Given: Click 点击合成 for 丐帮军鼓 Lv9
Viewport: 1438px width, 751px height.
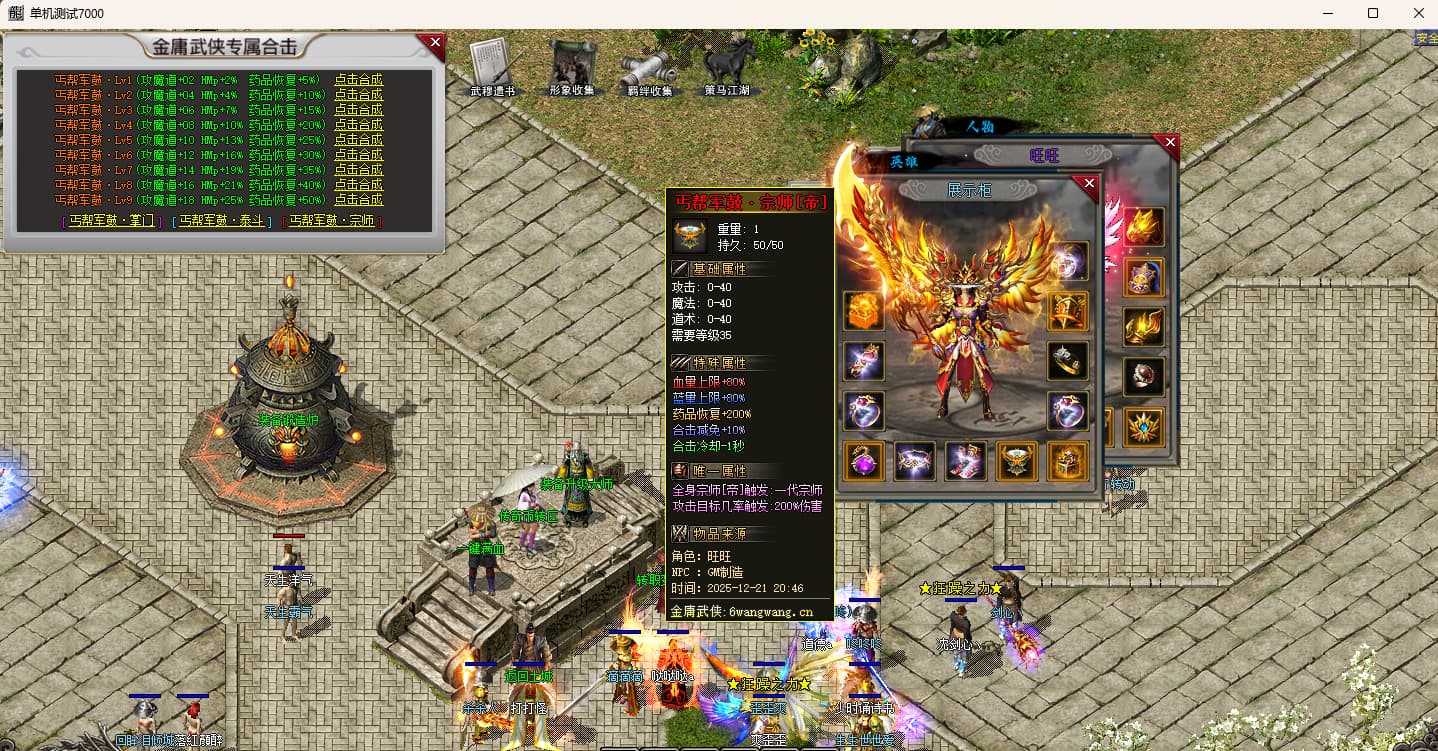Looking at the screenshot, I should tap(358, 200).
